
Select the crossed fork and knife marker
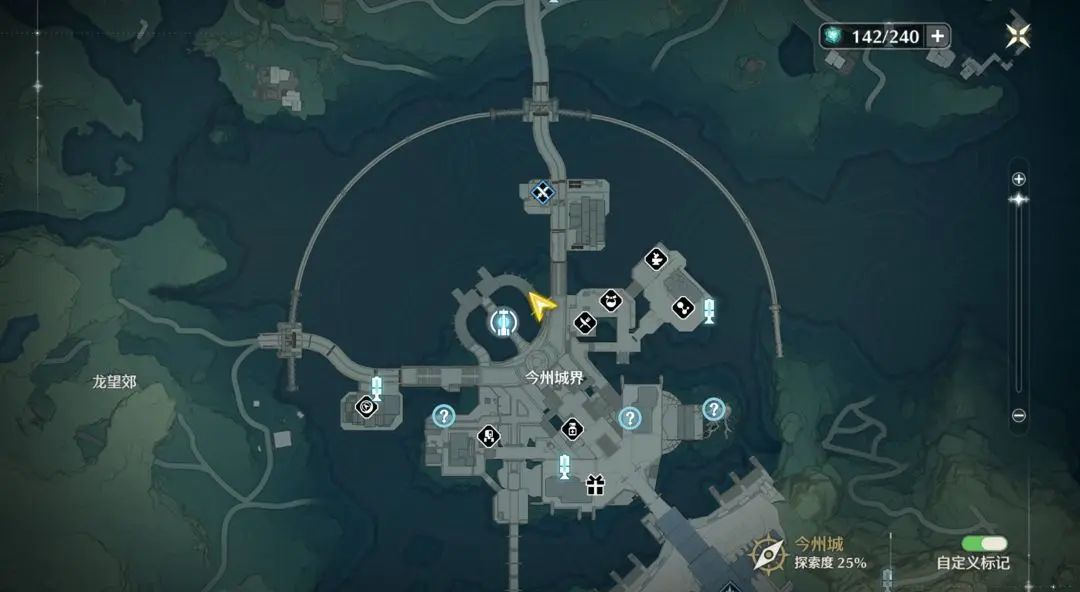tap(585, 323)
